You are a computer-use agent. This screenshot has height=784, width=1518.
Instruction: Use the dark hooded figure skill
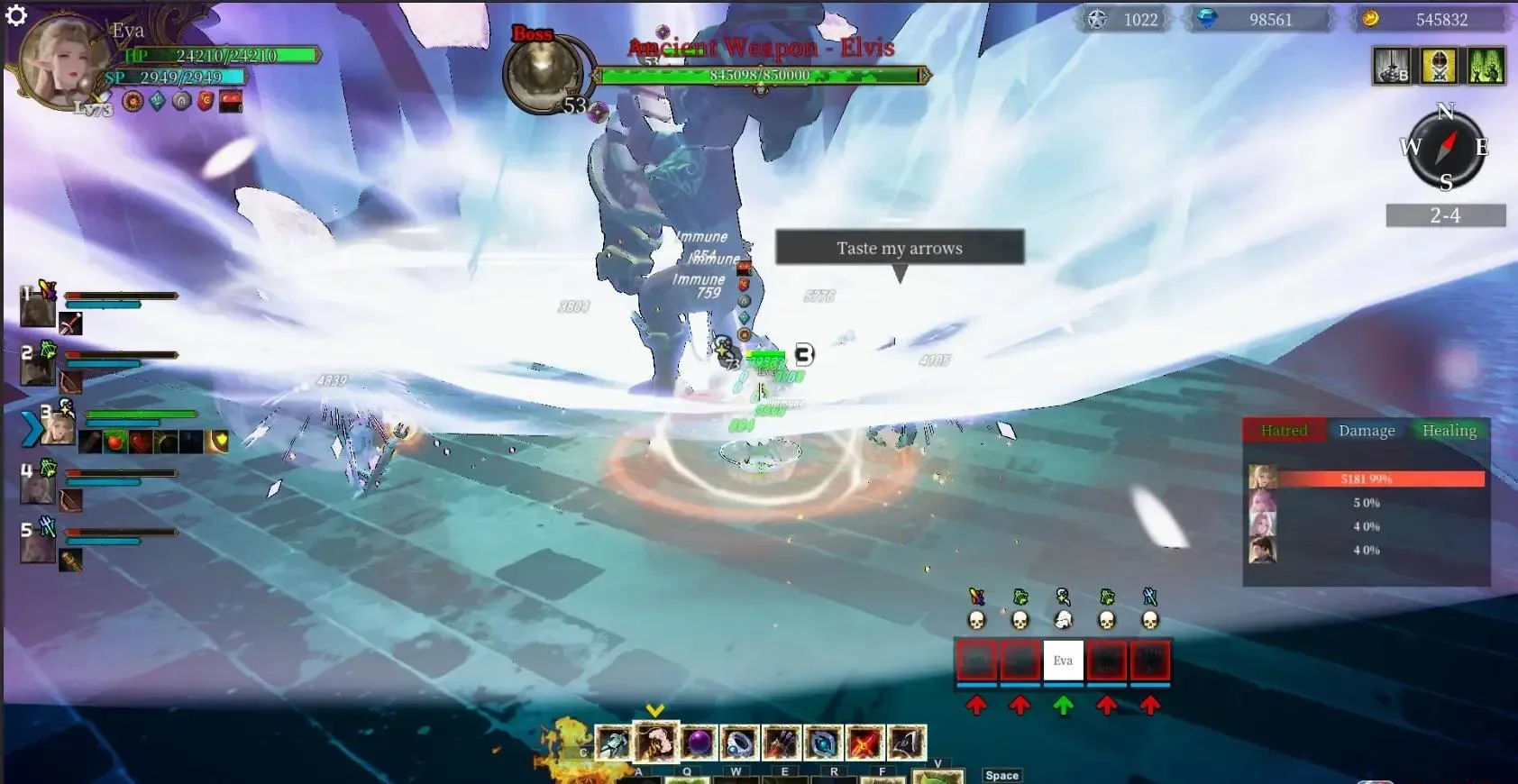(905, 743)
